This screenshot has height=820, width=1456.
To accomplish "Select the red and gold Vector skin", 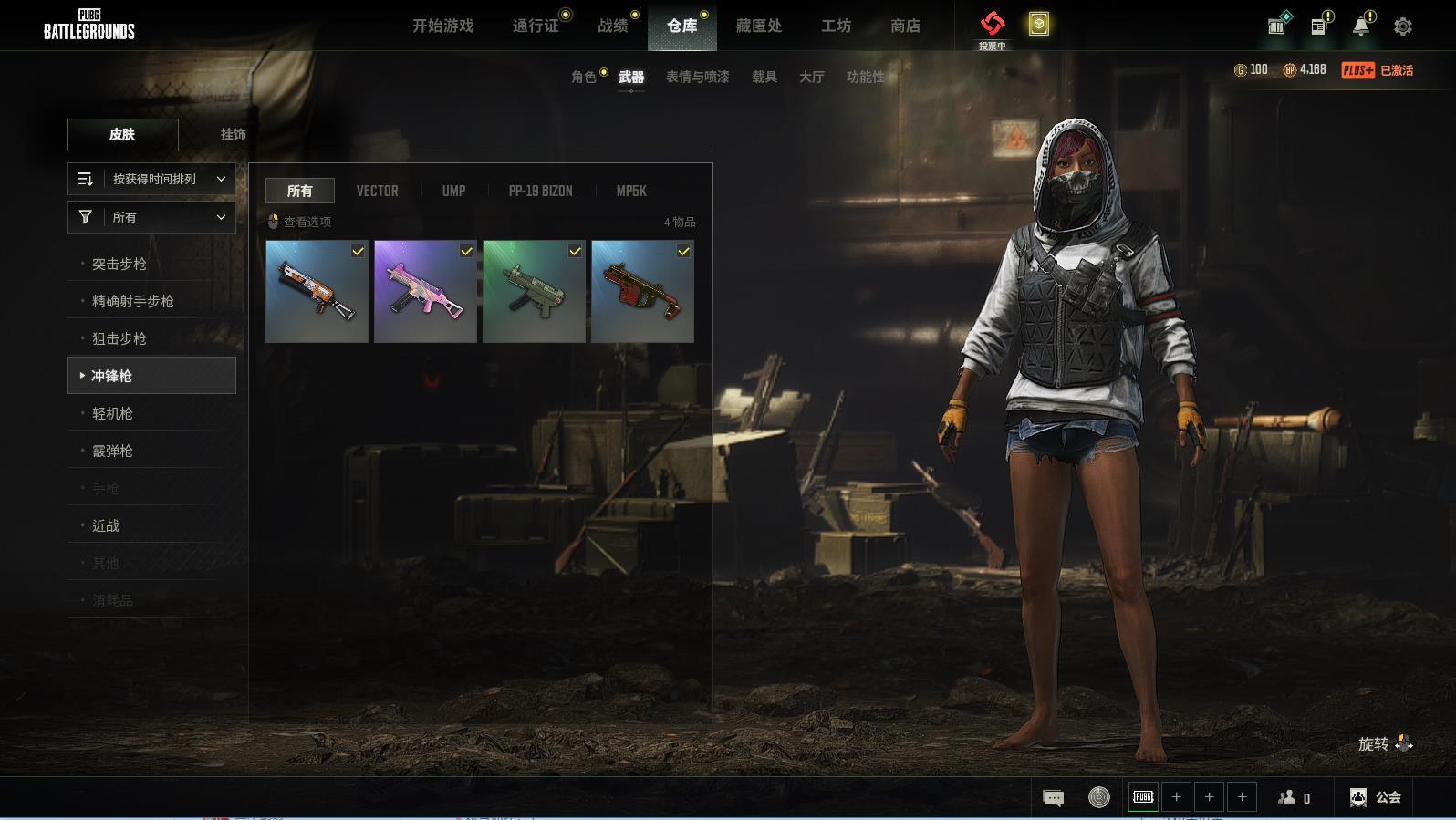I will pos(642,292).
